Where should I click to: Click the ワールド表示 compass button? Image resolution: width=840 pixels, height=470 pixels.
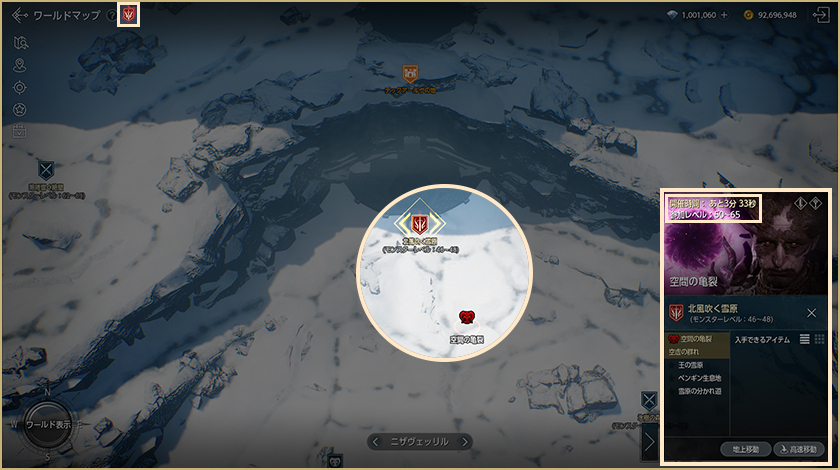pyautogui.click(x=48, y=424)
